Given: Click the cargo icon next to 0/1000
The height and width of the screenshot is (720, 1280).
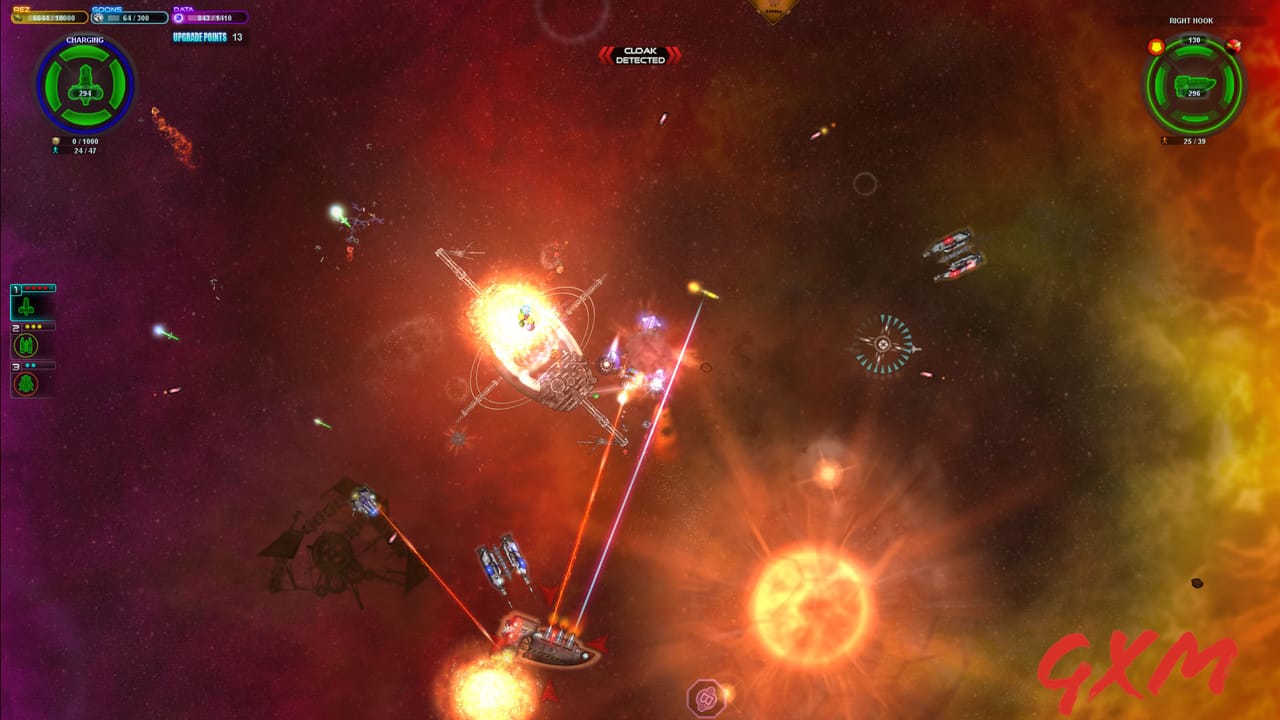Looking at the screenshot, I should [55, 142].
